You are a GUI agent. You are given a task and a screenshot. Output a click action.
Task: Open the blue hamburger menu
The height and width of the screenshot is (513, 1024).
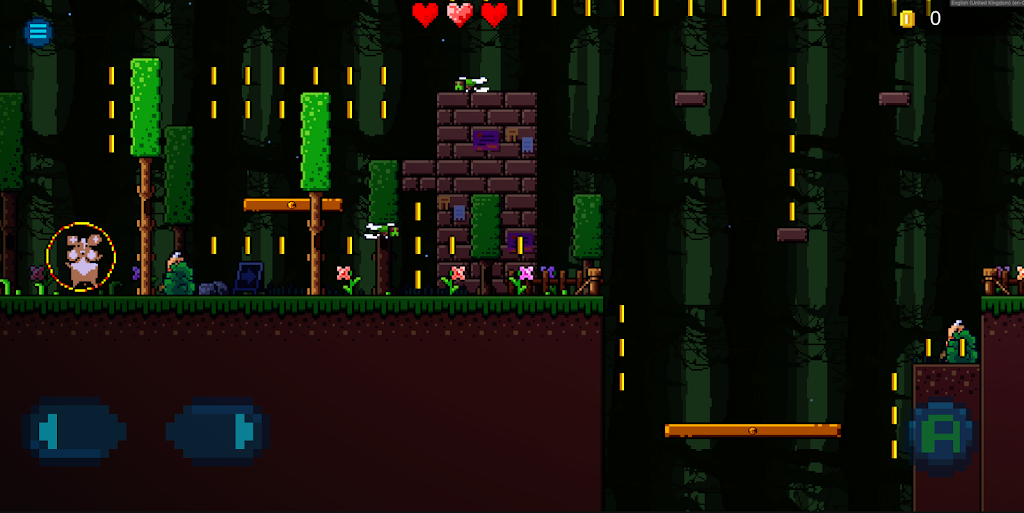38,32
